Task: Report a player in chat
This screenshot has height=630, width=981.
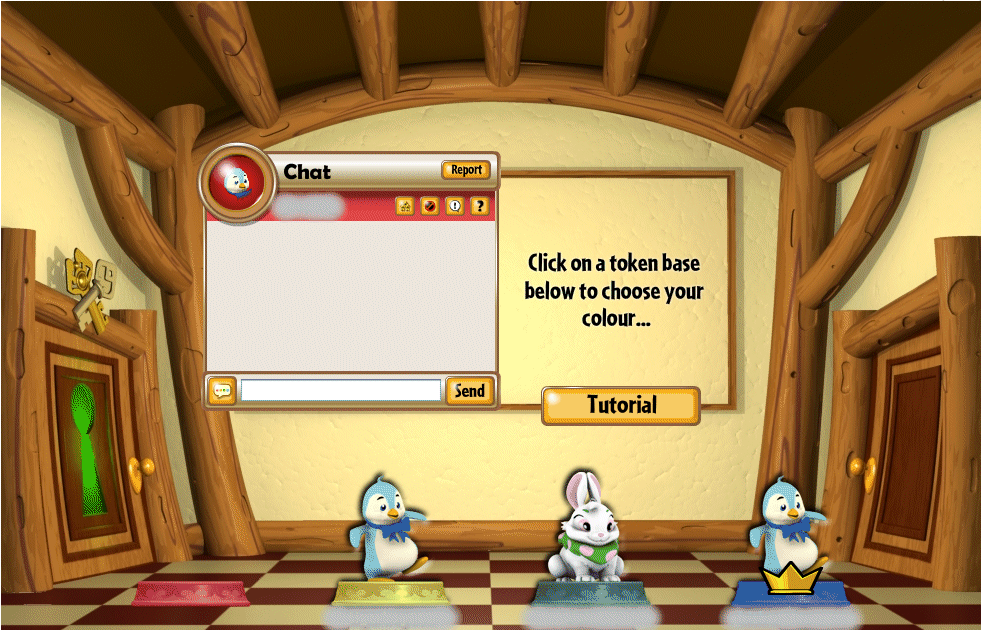Action: [466, 170]
